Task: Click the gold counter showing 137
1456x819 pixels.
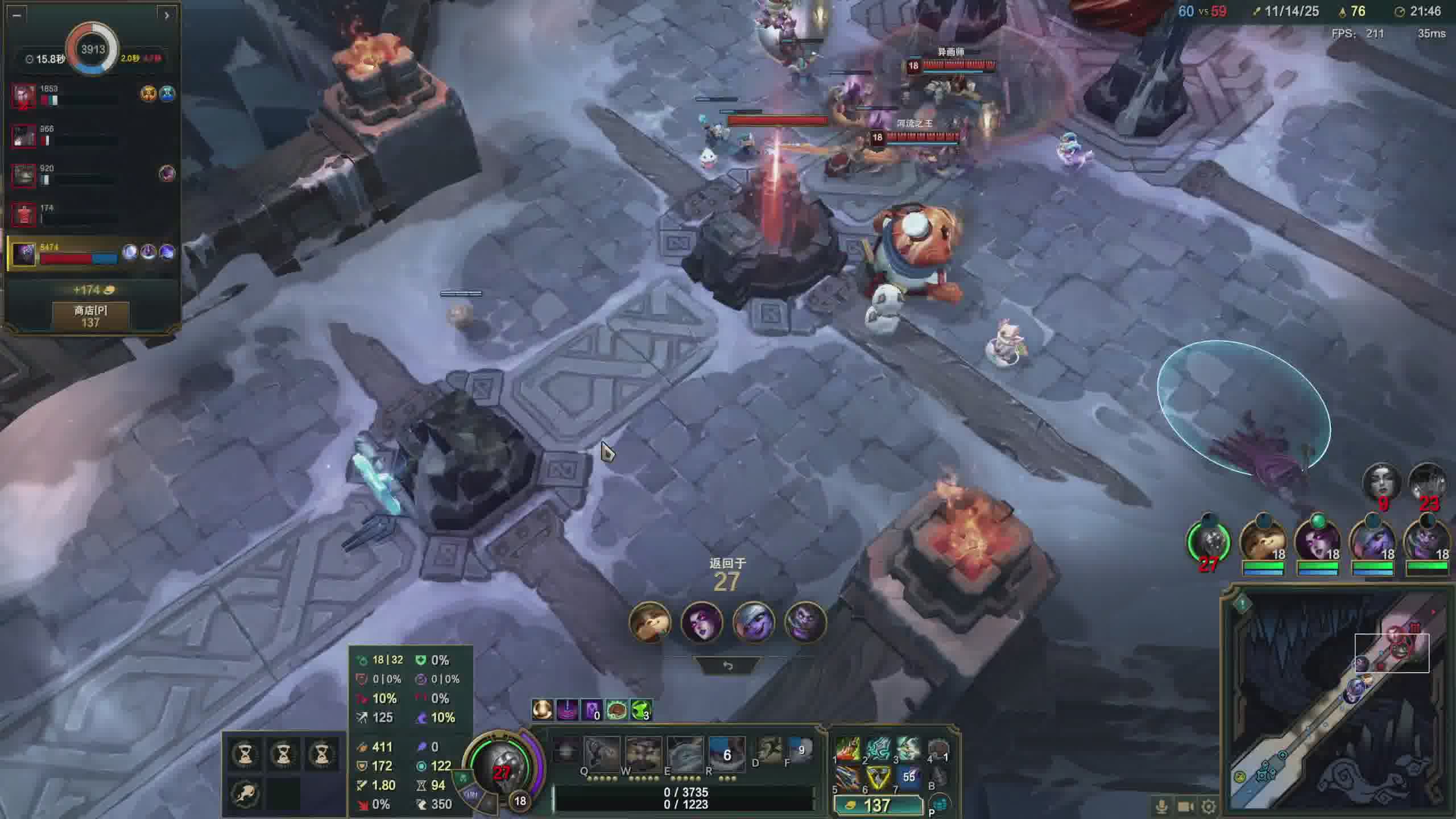Action: click(877, 805)
